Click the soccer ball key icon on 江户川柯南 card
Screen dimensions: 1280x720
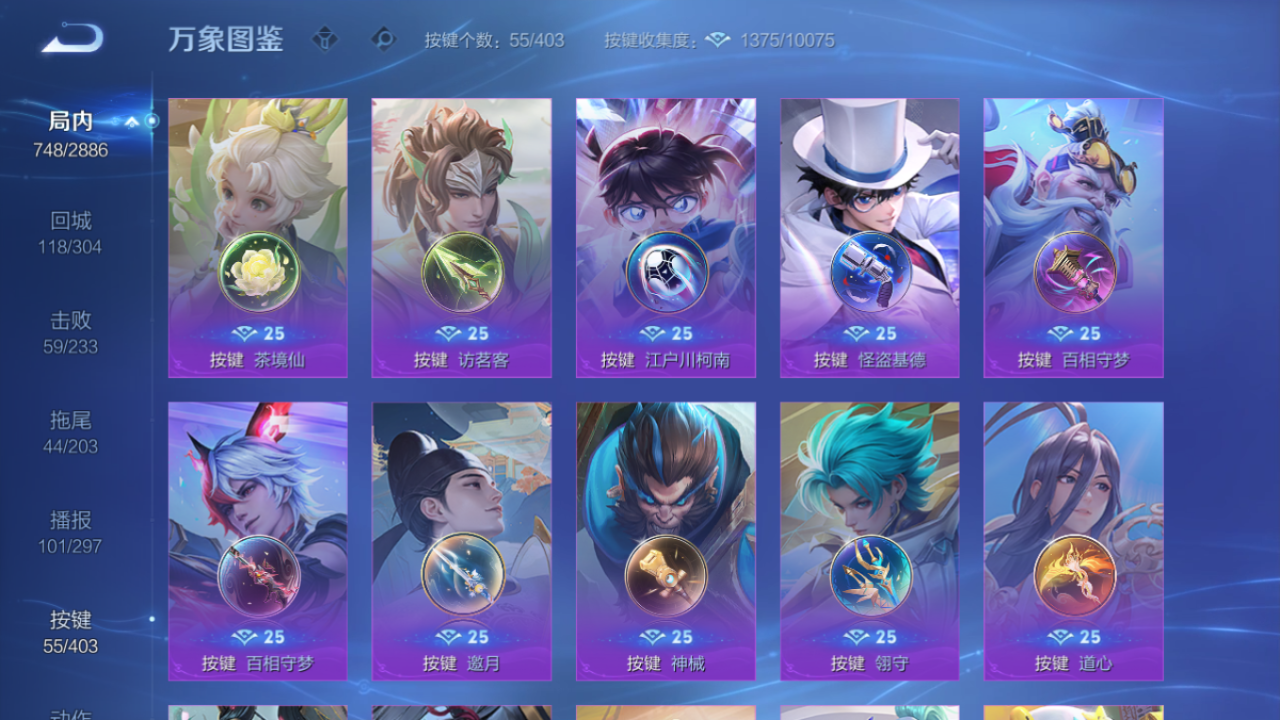point(666,271)
